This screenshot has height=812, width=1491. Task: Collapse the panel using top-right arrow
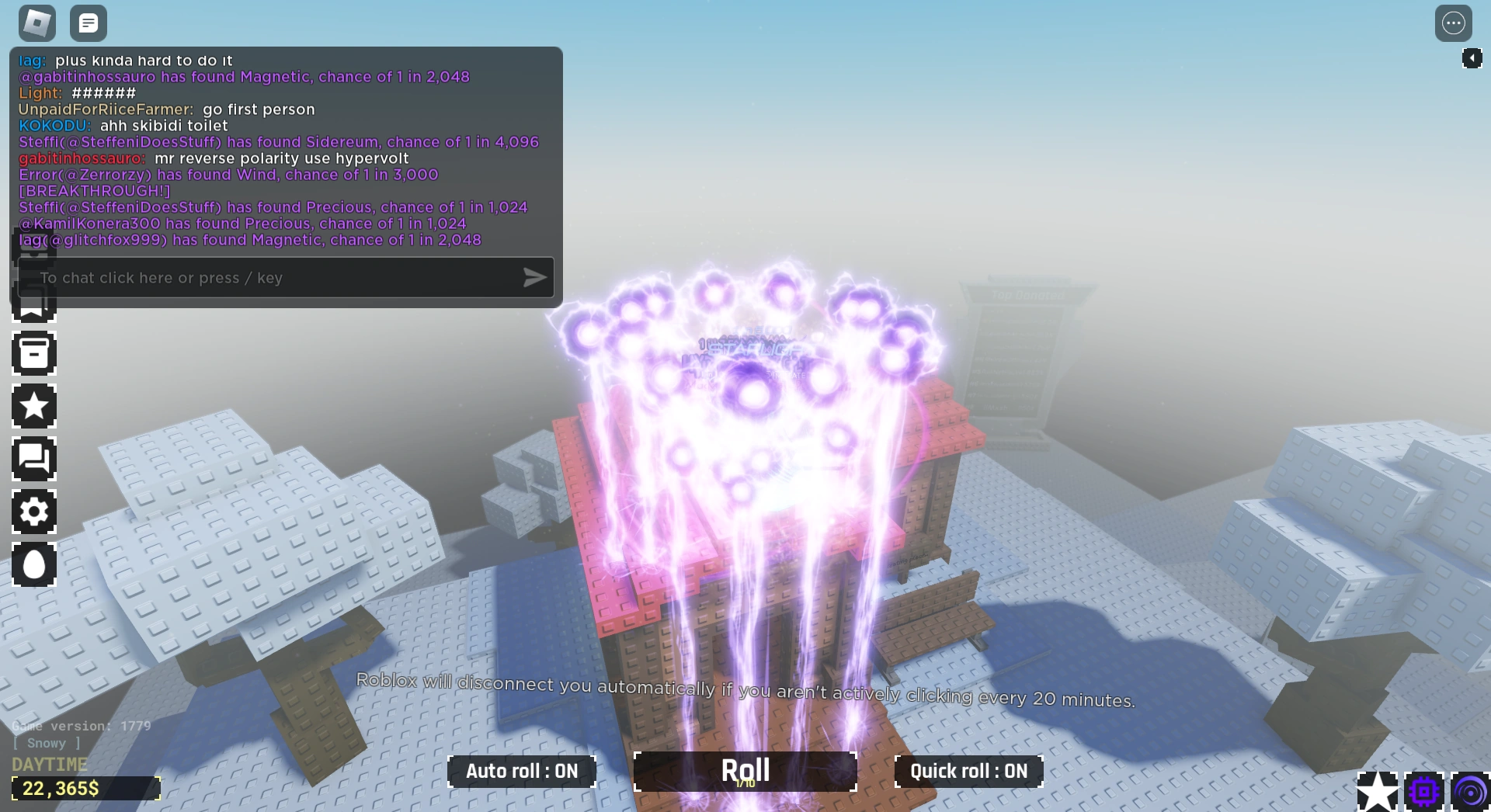[1472, 57]
